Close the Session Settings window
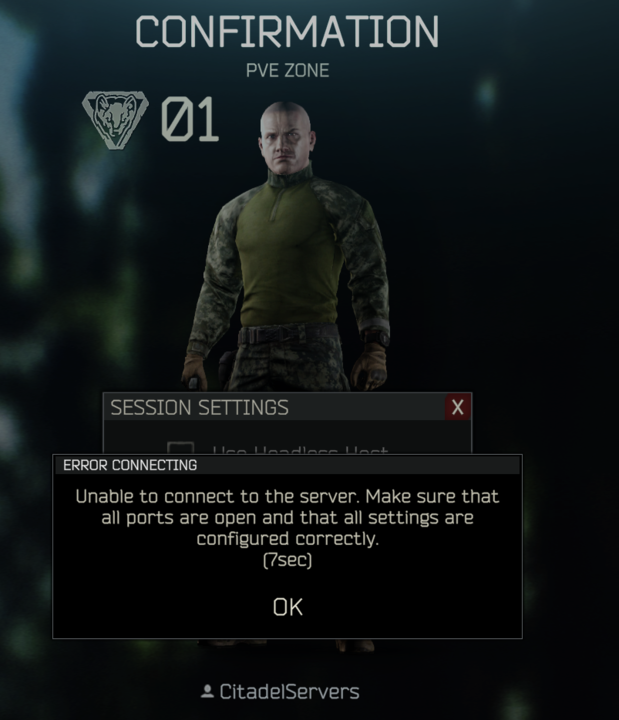This screenshot has height=720, width=619. coord(457,407)
